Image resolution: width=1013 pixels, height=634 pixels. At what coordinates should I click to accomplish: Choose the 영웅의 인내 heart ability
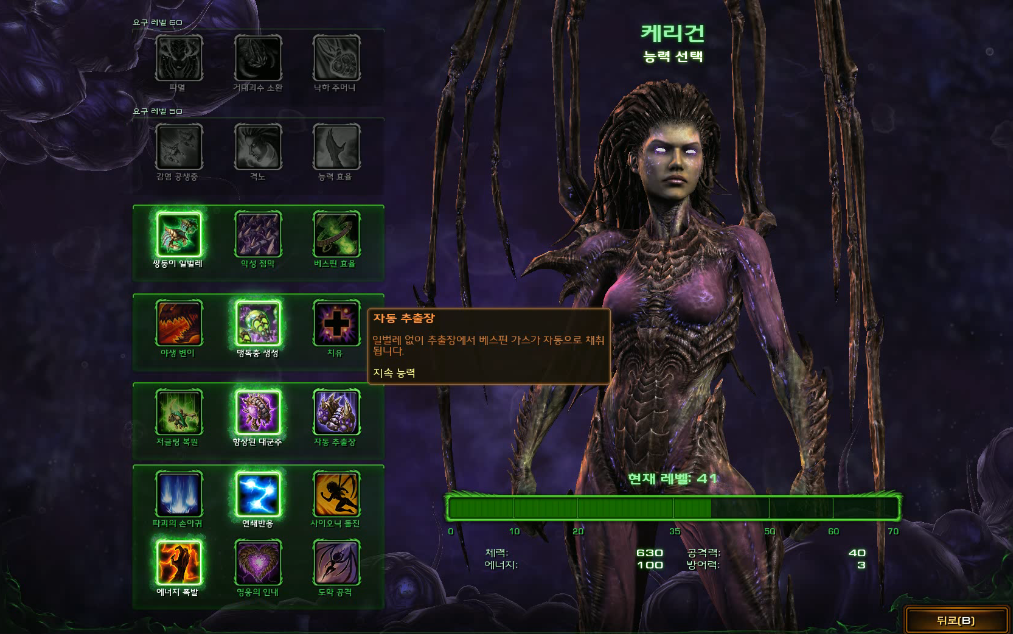pos(258,562)
